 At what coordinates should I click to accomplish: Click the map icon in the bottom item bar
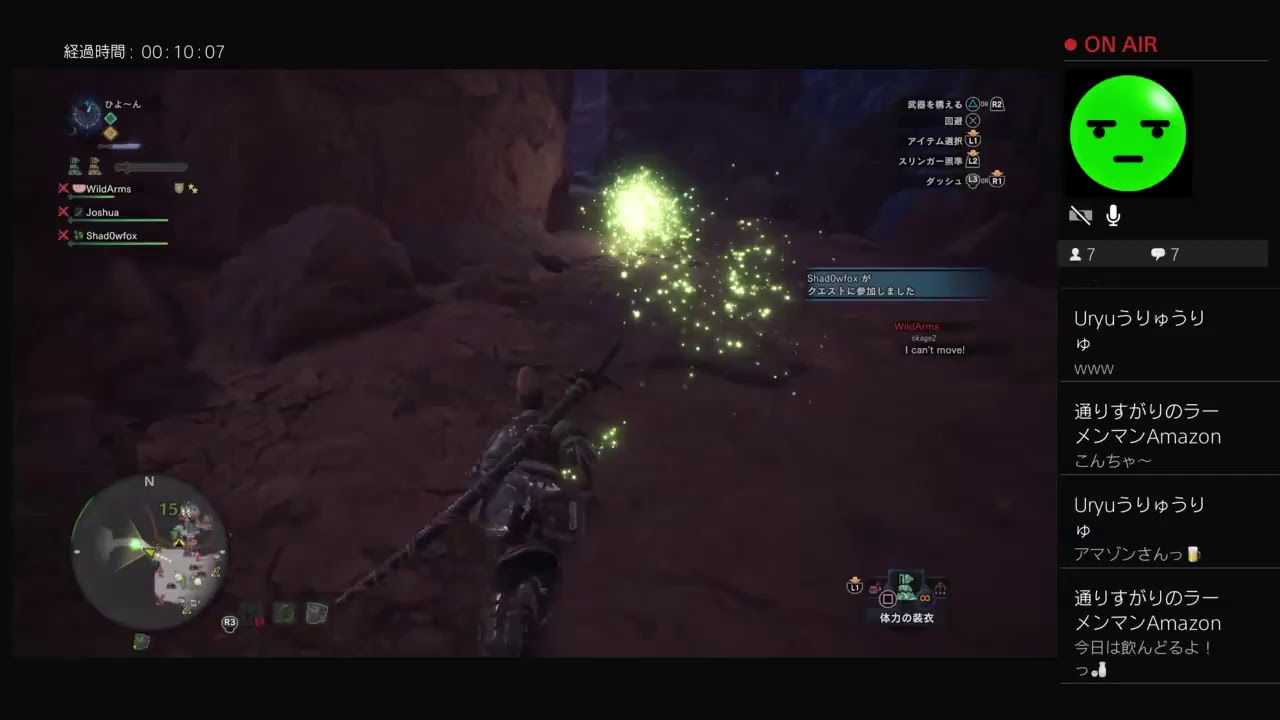point(317,612)
